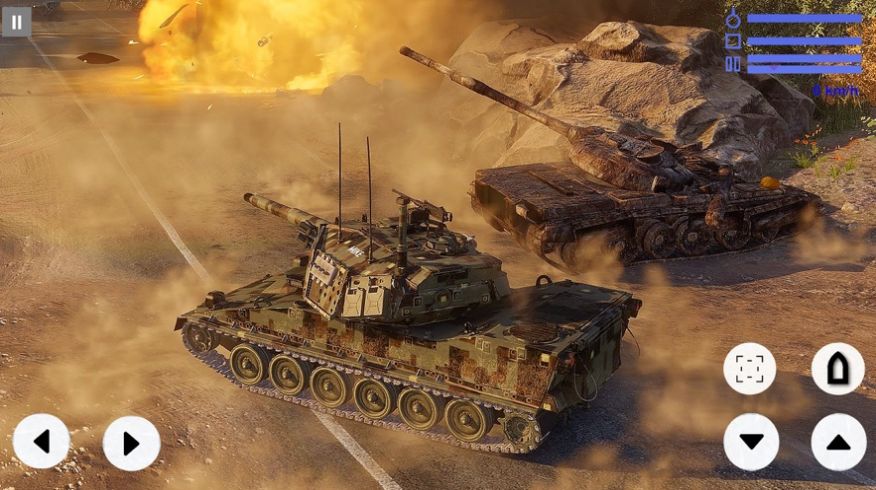
Task: Fire the cannon with the shell button
Action: (x=838, y=369)
